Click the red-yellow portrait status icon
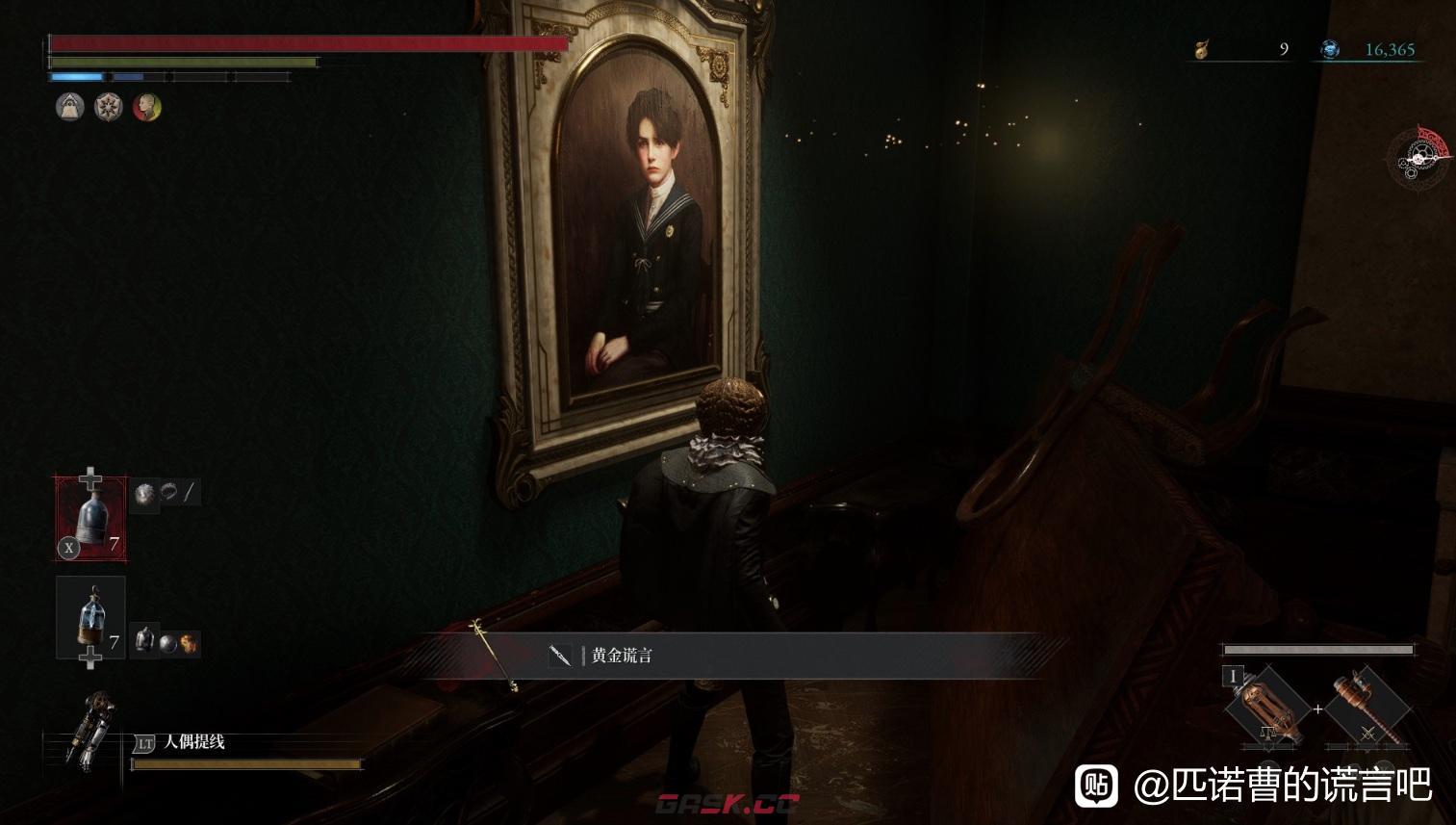Viewport: 1456px width, 825px height. (x=146, y=107)
